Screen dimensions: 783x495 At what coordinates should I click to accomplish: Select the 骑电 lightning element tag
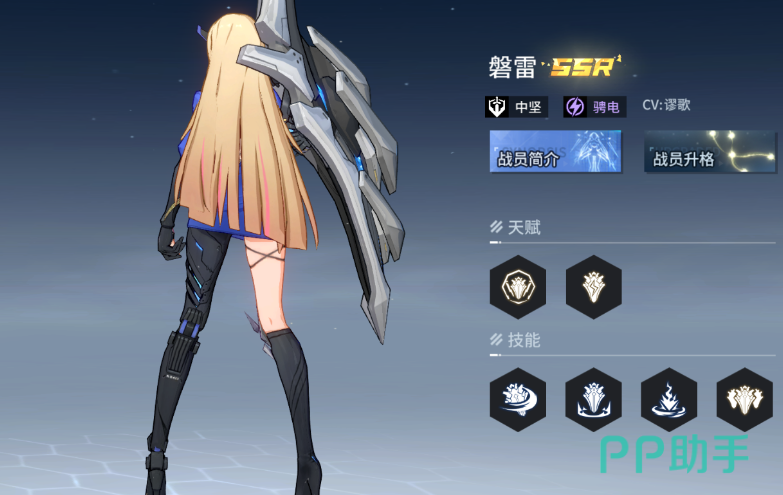pos(594,106)
